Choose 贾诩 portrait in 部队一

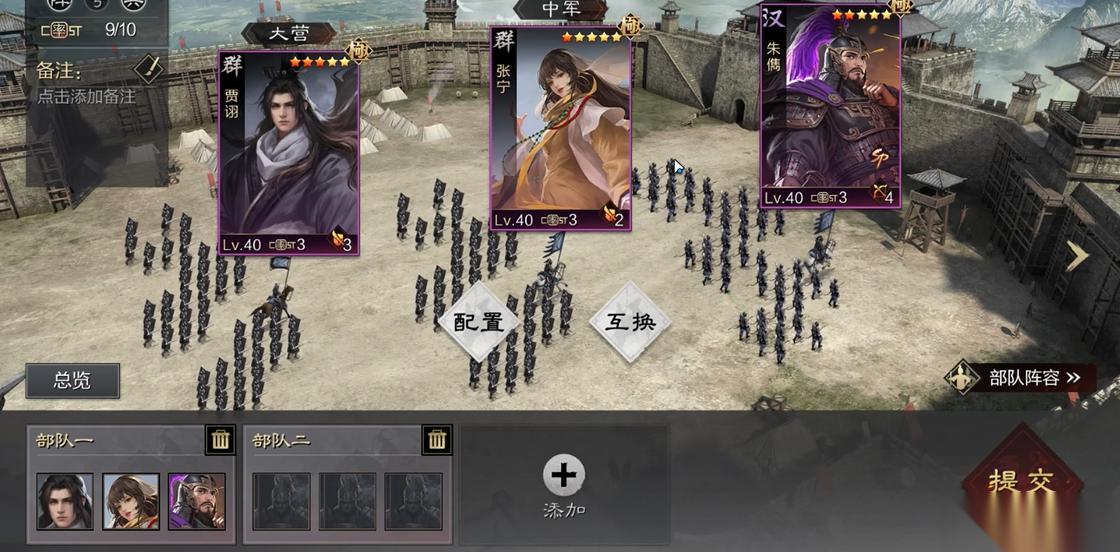pos(65,501)
